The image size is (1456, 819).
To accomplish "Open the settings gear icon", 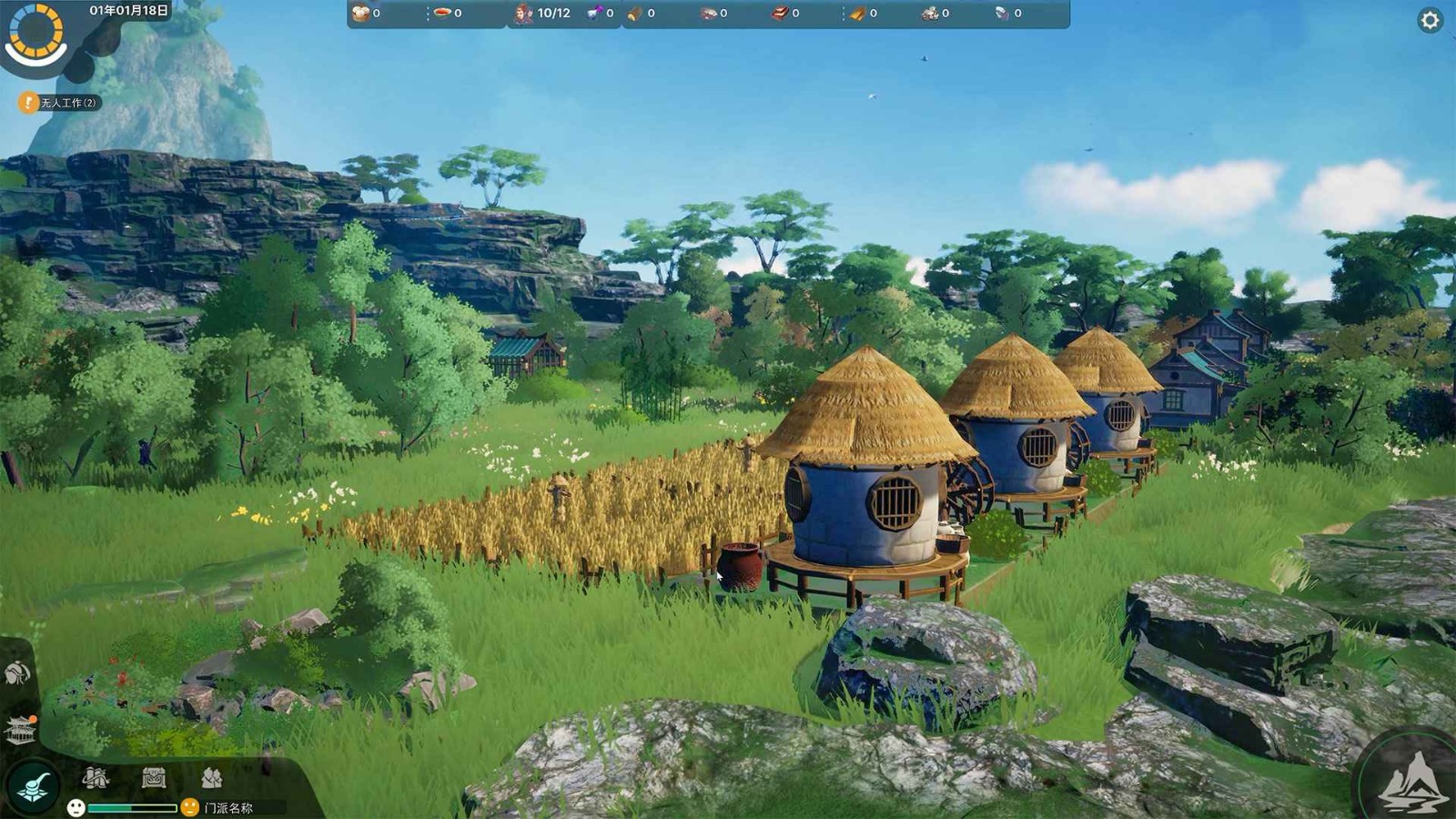I will 1430,20.
